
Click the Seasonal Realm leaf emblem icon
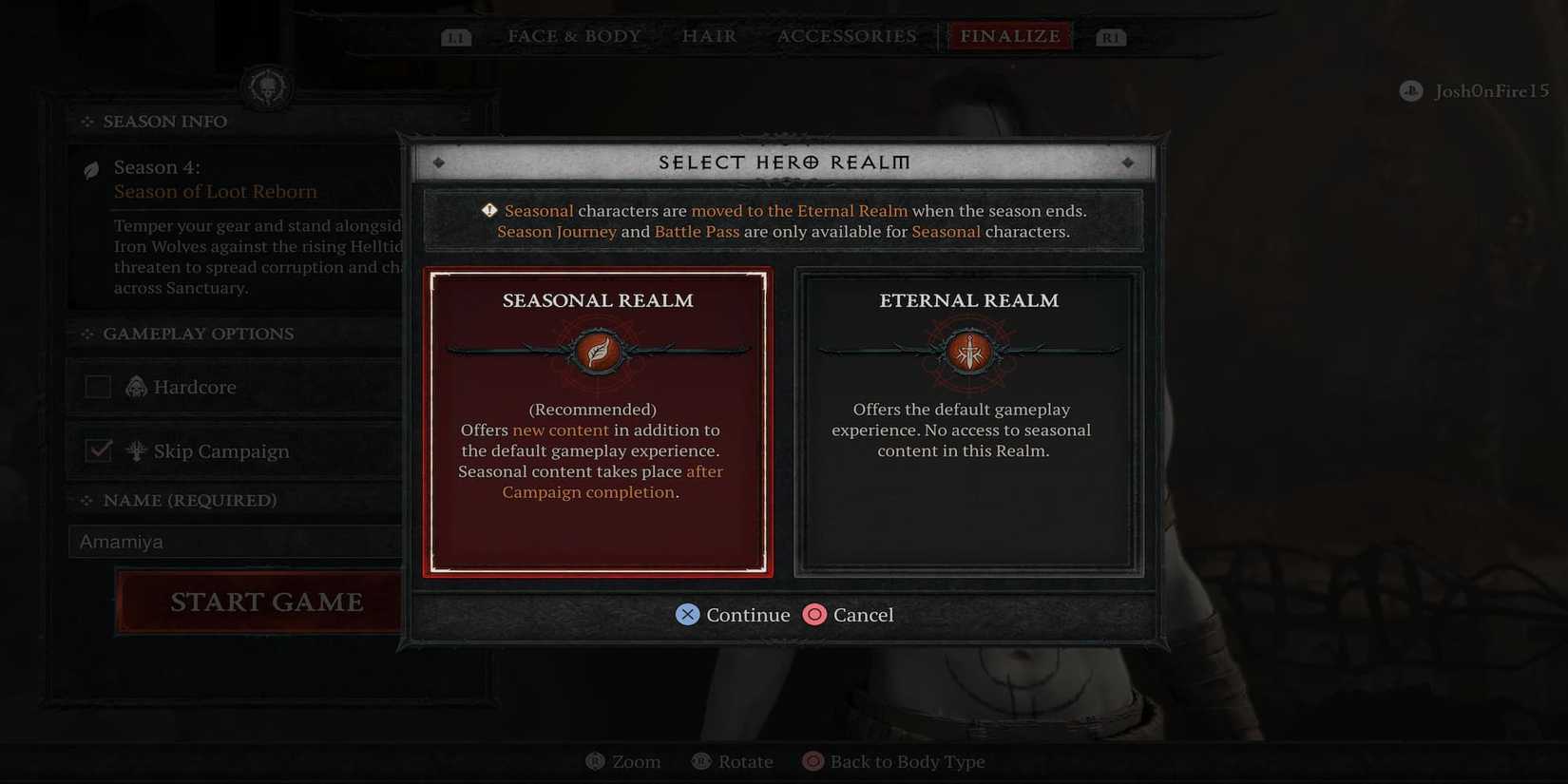coord(597,353)
